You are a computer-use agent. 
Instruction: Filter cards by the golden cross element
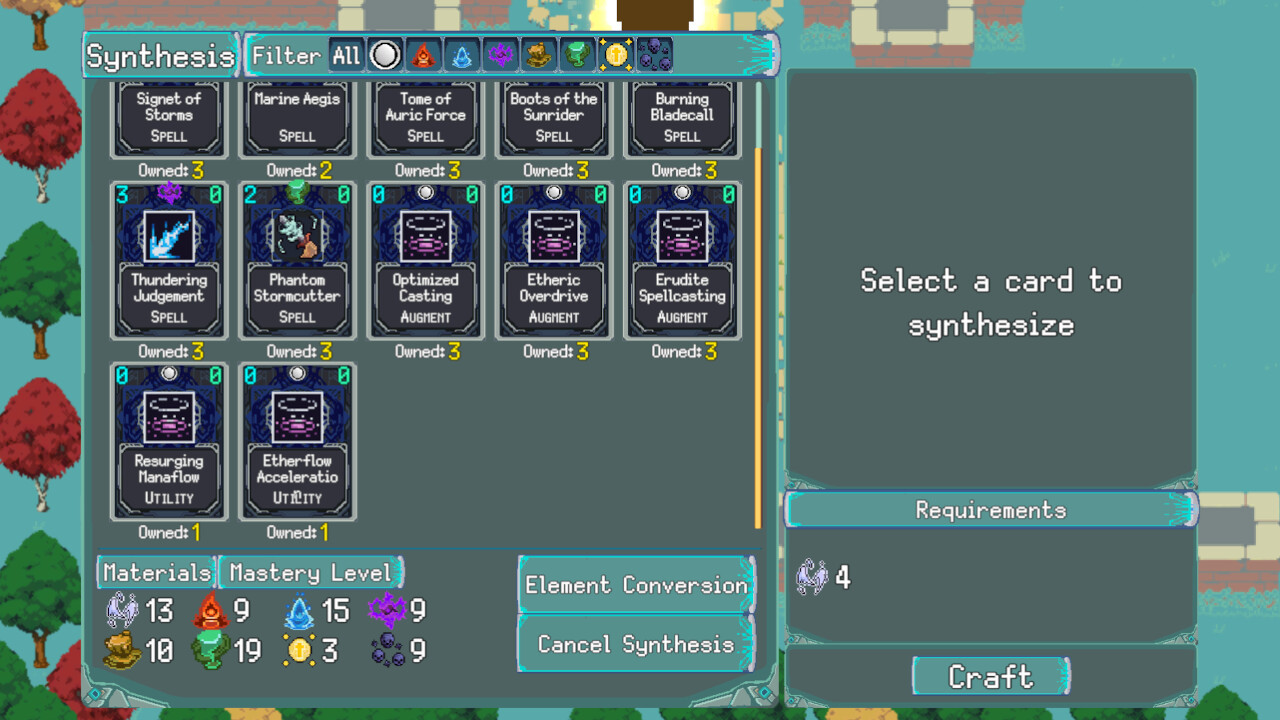coord(615,56)
